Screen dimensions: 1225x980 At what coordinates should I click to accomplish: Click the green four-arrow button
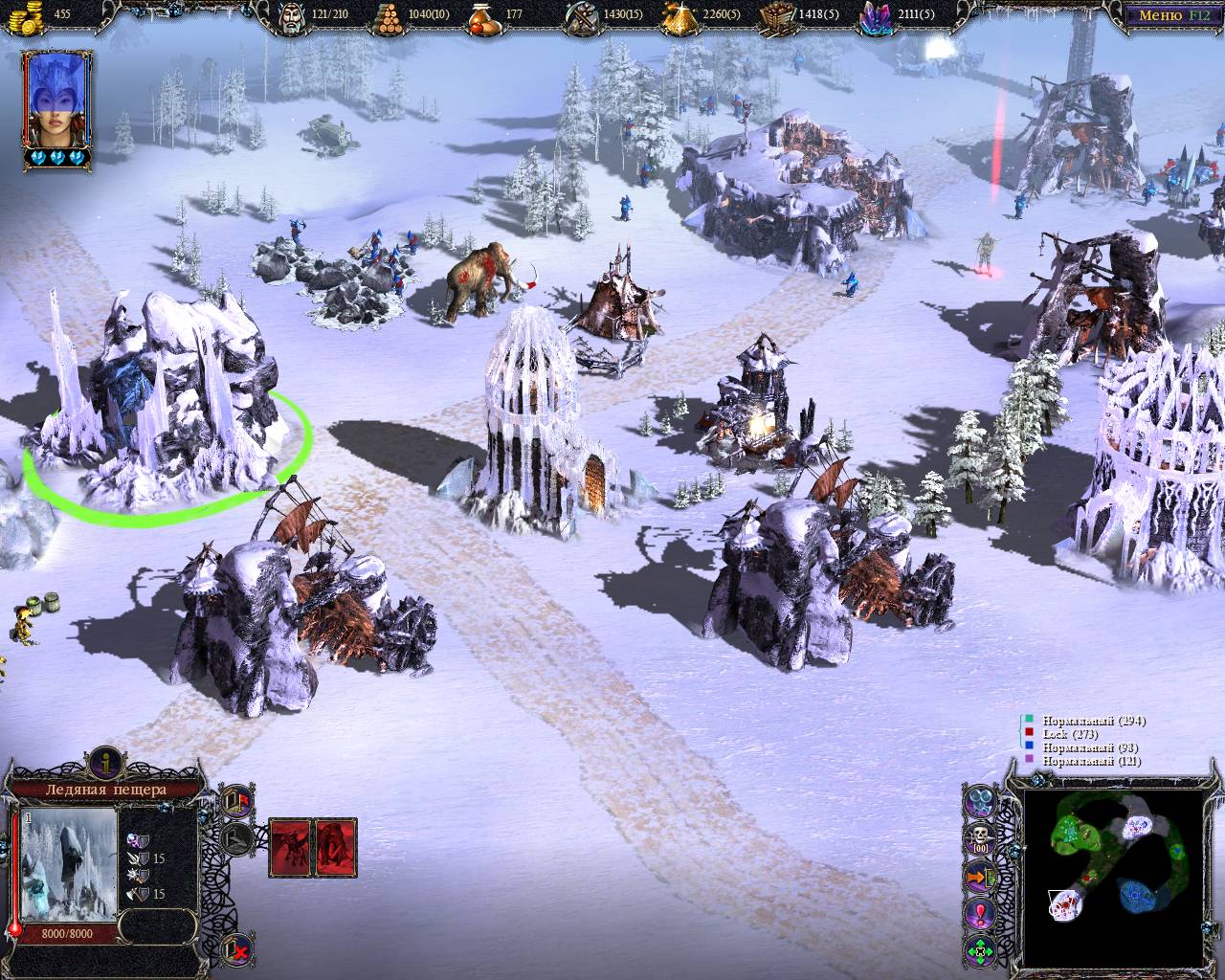pyautogui.click(x=979, y=951)
